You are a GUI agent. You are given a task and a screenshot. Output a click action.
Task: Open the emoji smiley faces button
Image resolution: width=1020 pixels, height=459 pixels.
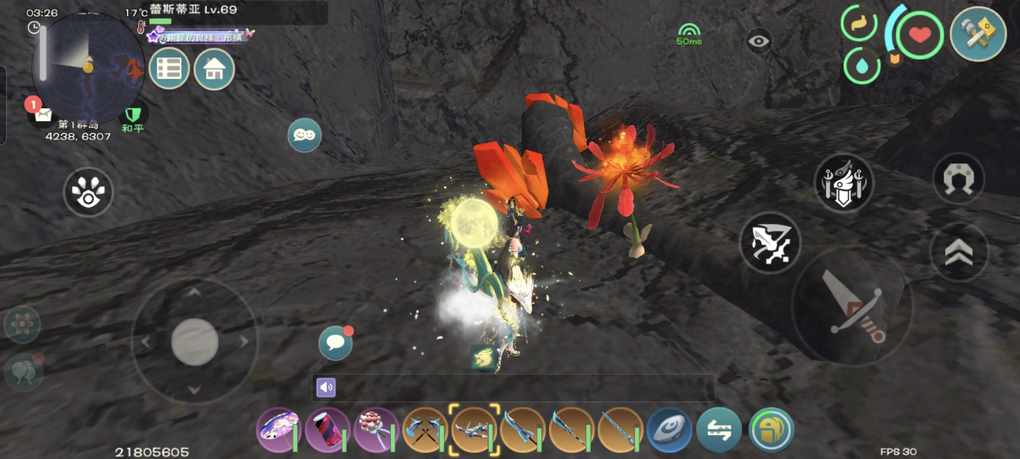[304, 134]
